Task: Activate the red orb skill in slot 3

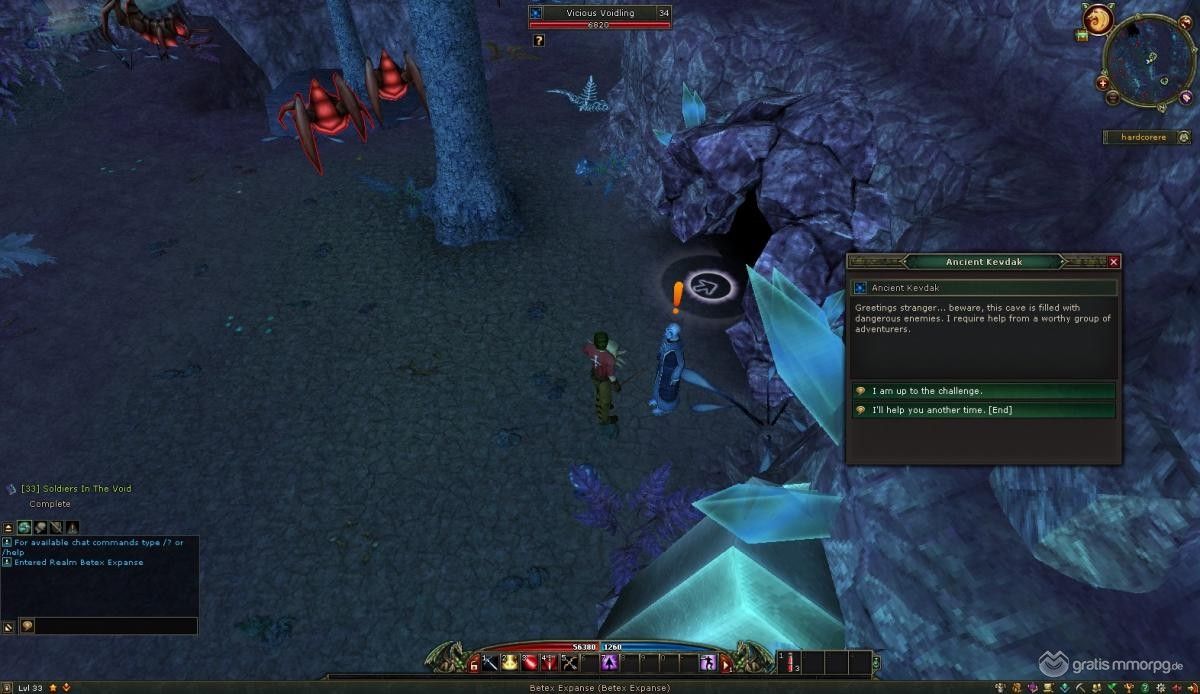Action: (530, 662)
